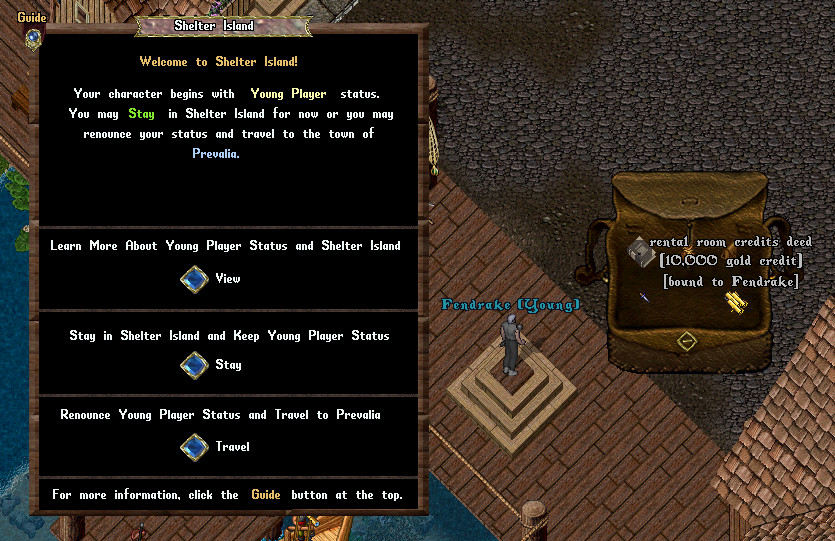Minimize the backpack with its diamond button
The height and width of the screenshot is (541, 835).
pyautogui.click(x=686, y=341)
